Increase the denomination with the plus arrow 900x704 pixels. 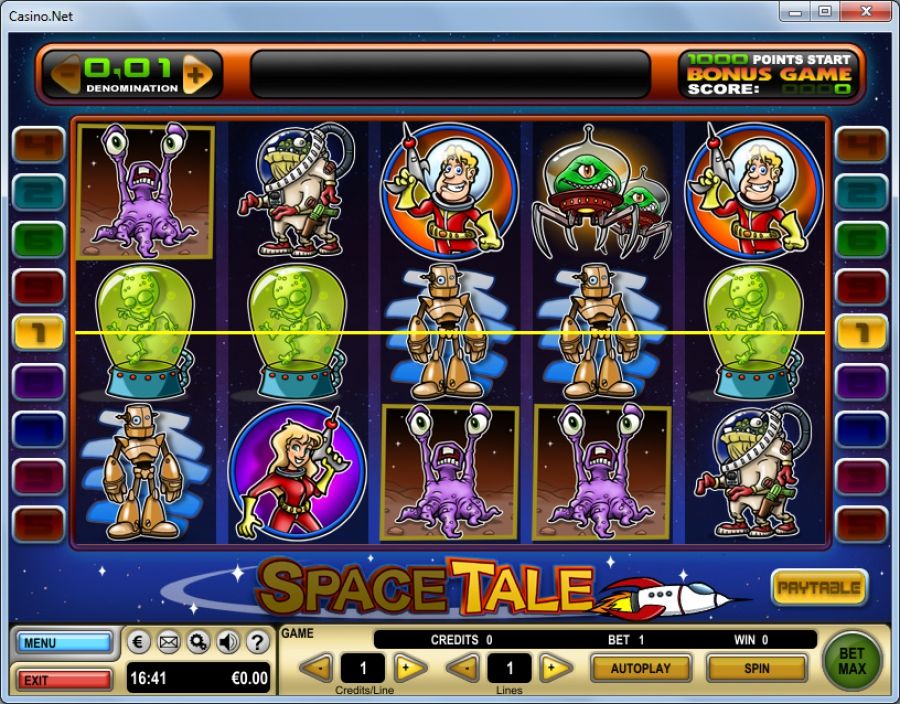[197, 74]
